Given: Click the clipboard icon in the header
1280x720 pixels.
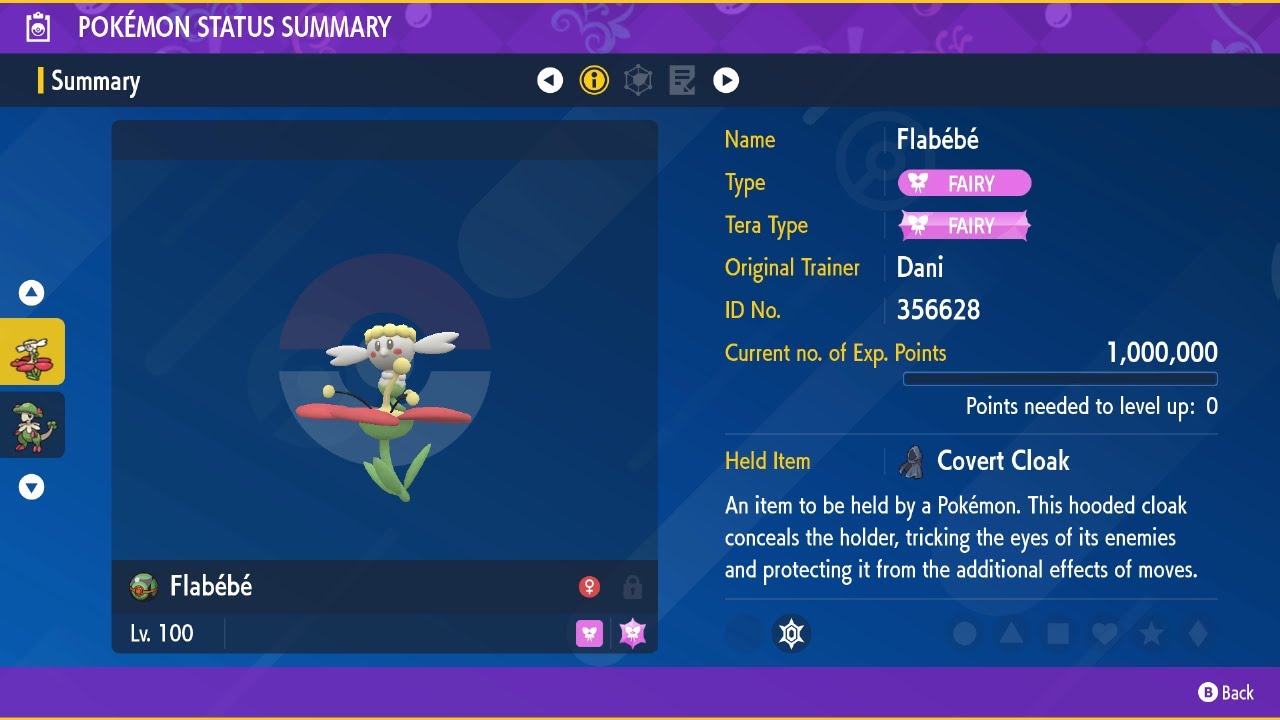Looking at the screenshot, I should click(36, 26).
